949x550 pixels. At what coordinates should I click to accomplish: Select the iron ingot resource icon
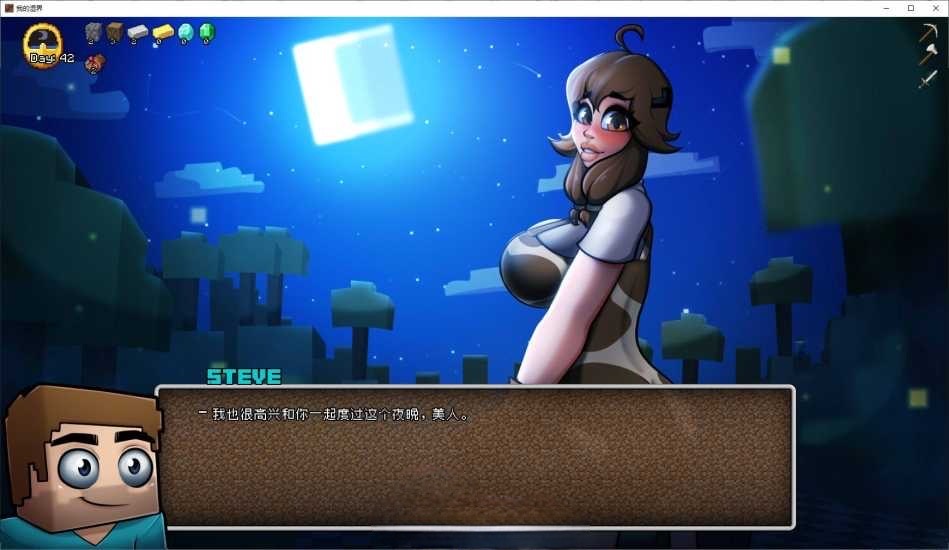coord(138,33)
